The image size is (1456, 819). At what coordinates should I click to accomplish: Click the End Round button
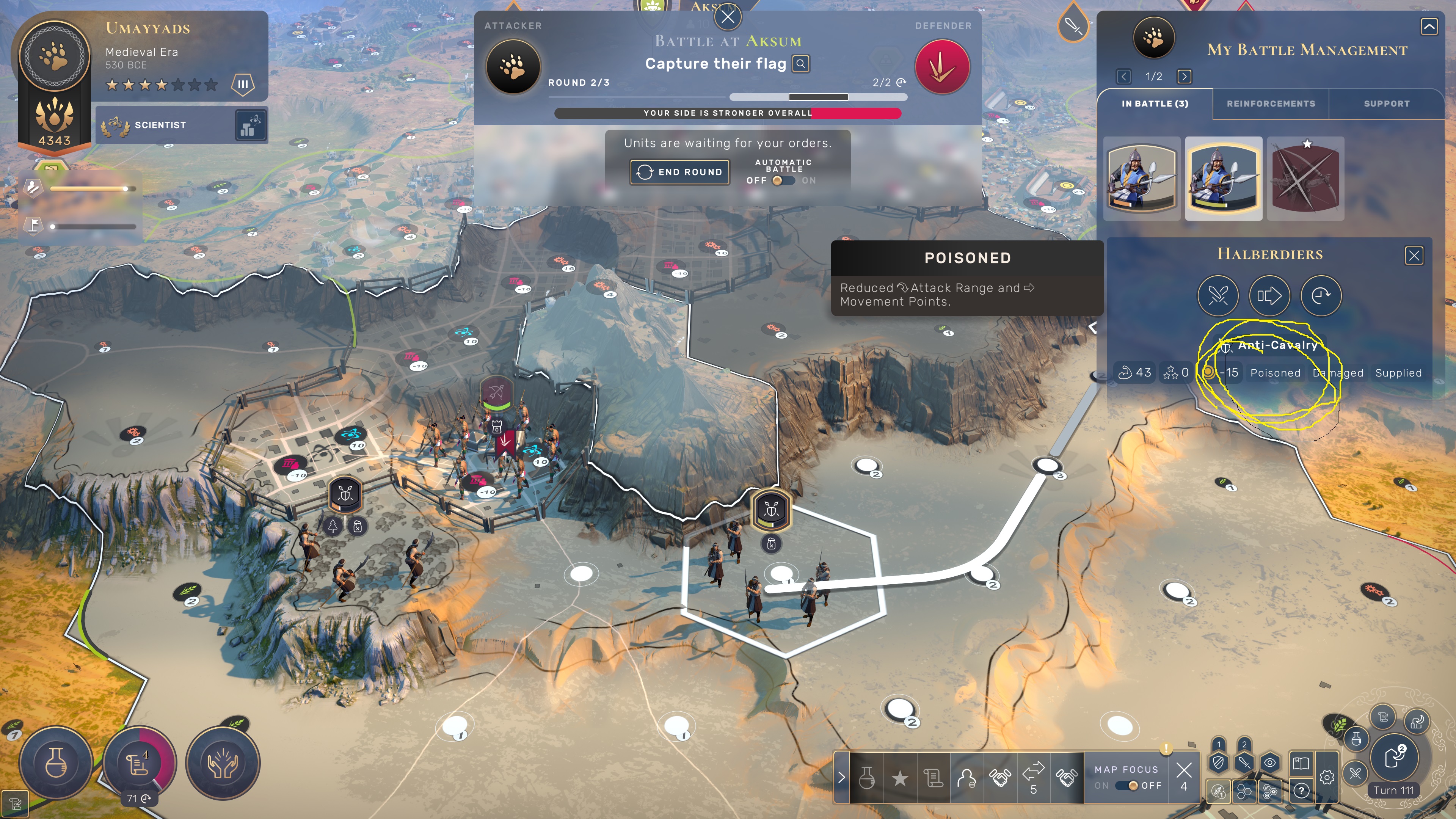(679, 172)
